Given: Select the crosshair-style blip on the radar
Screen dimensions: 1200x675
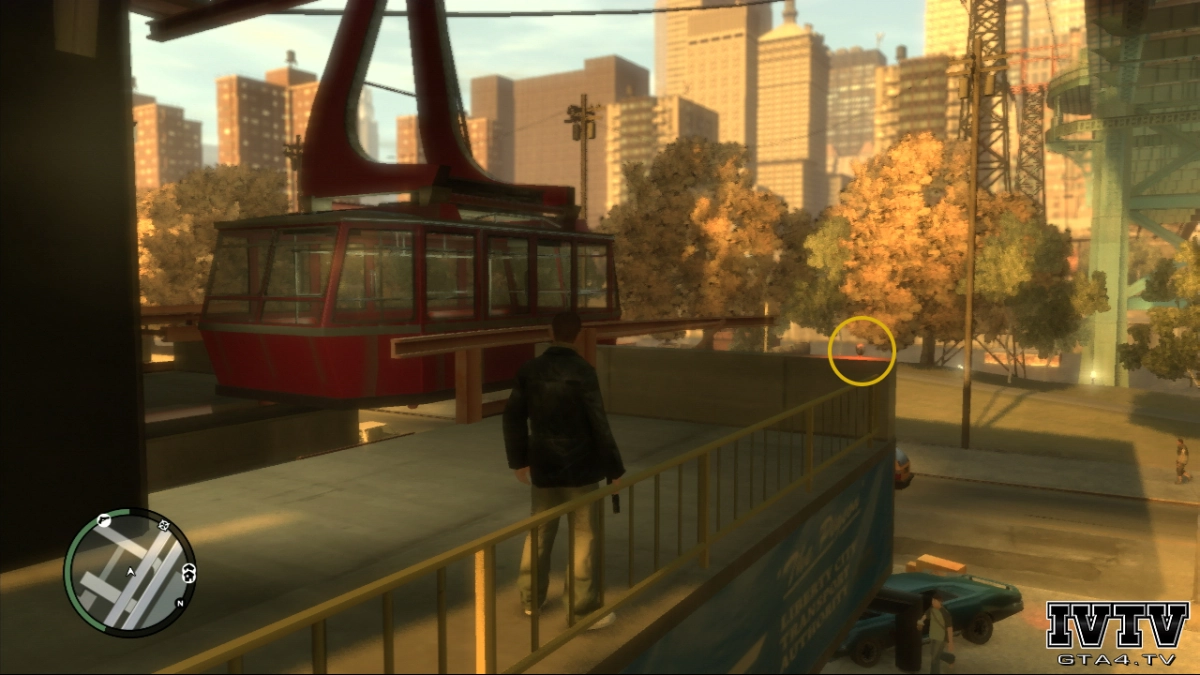Looking at the screenshot, I should pos(164,525).
